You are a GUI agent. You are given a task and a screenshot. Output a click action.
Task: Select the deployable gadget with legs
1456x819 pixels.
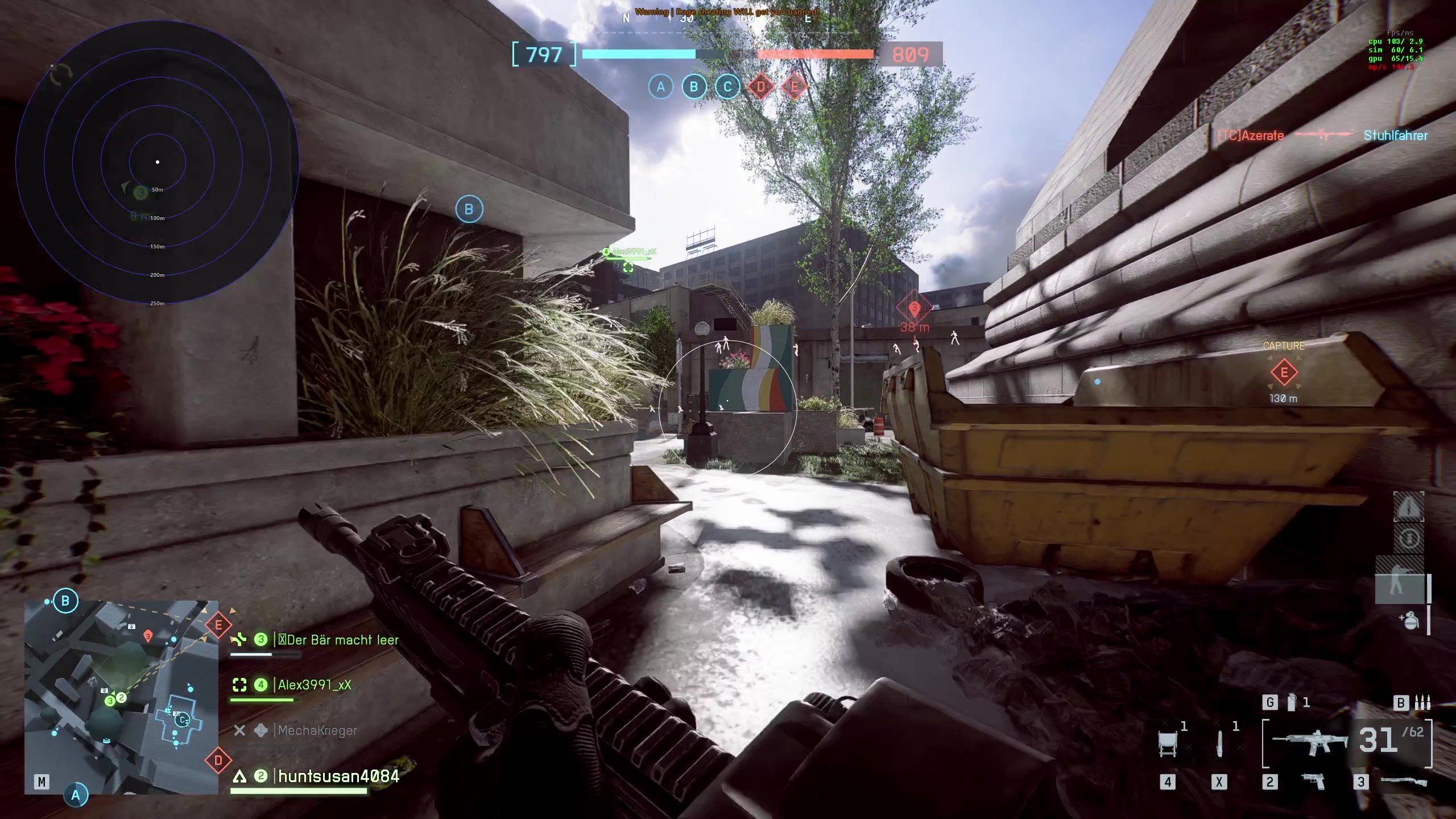(x=1167, y=744)
